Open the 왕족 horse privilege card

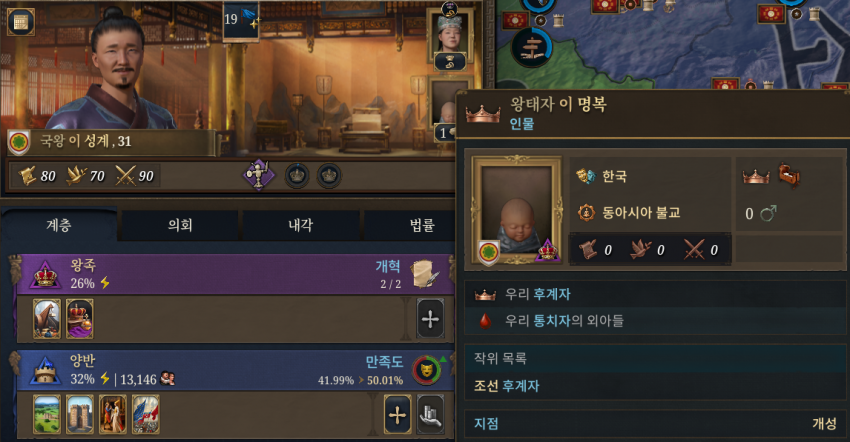[47, 319]
